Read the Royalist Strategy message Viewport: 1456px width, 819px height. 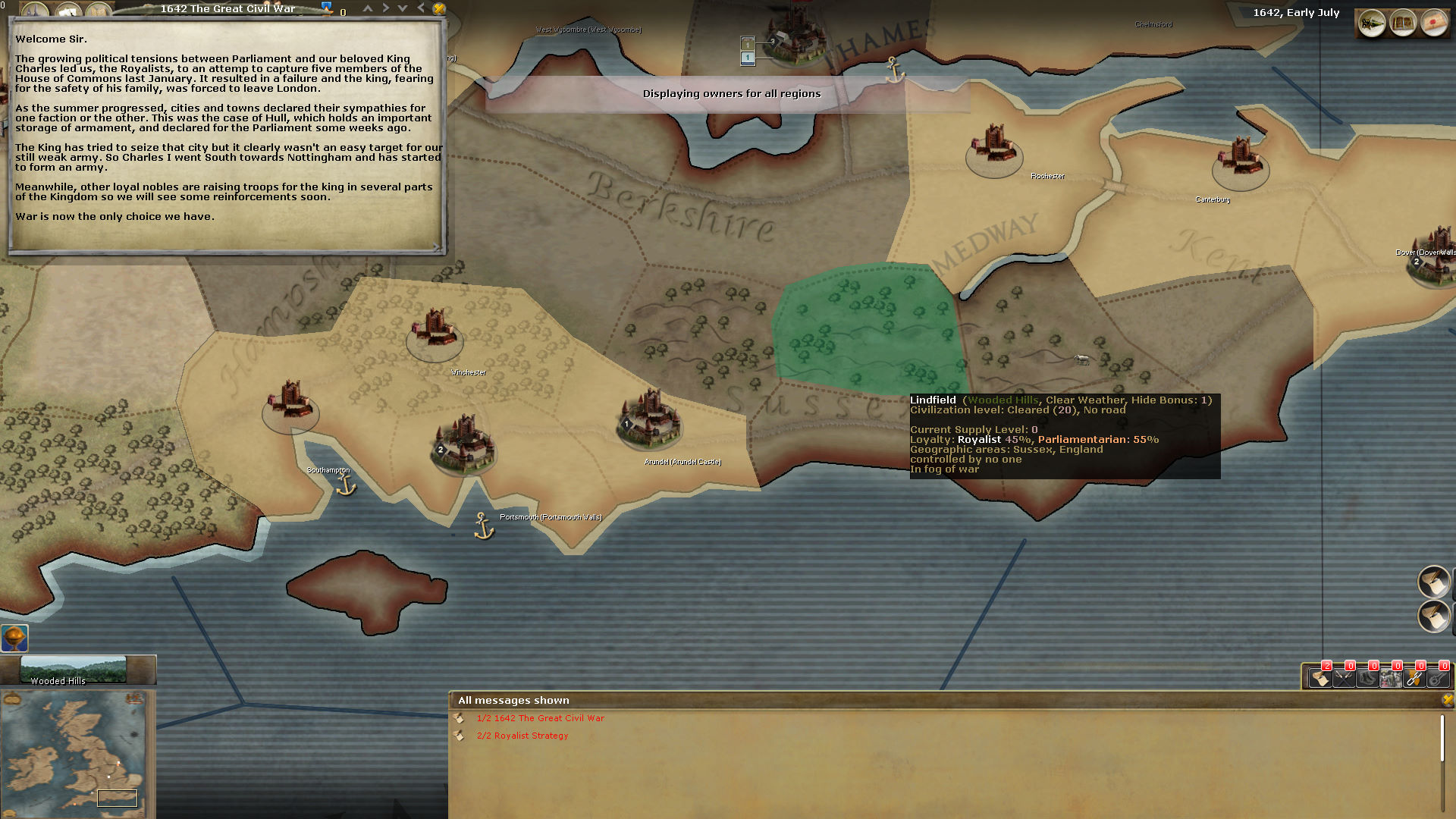pos(522,736)
